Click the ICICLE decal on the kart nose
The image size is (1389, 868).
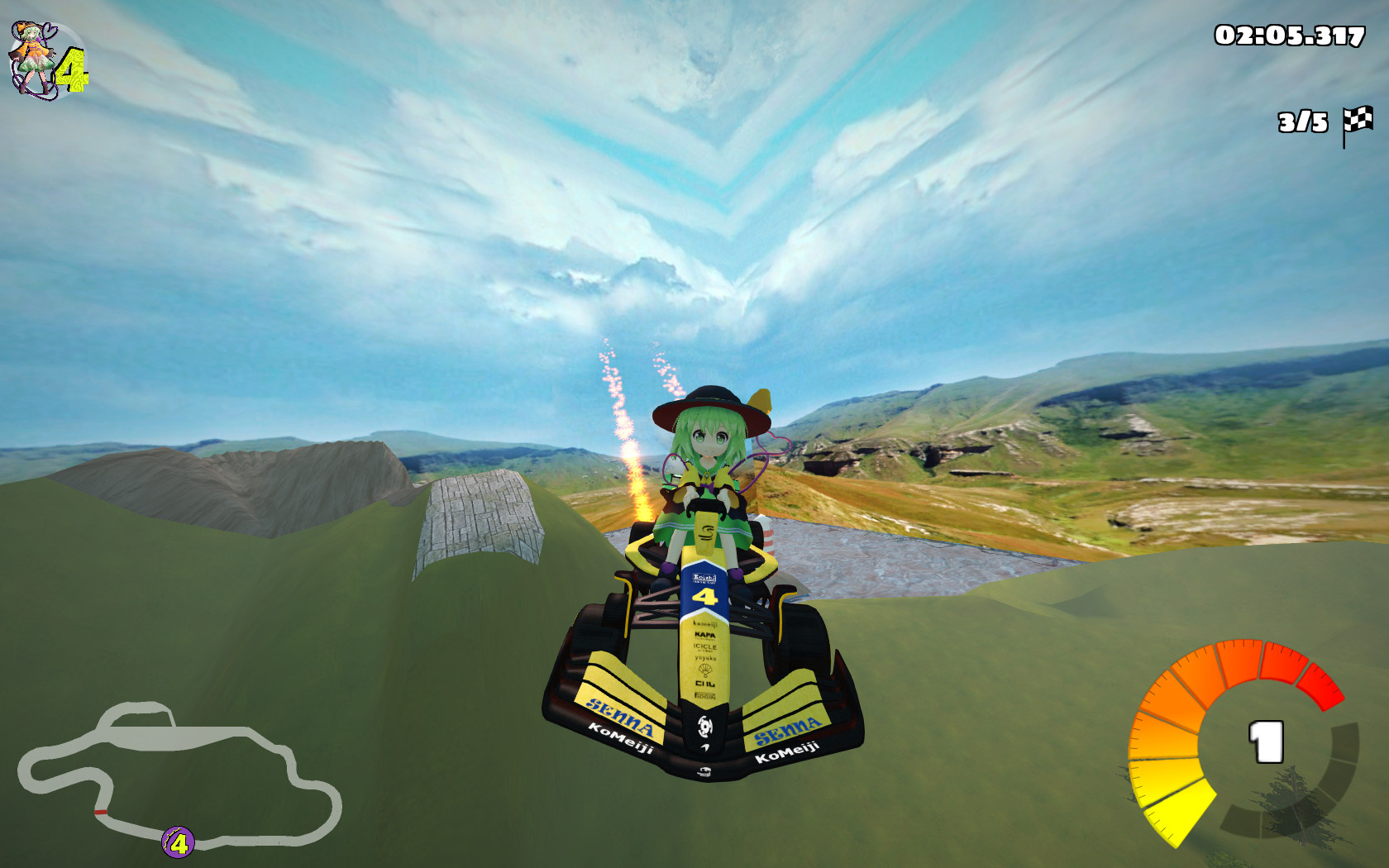pyautogui.click(x=704, y=648)
